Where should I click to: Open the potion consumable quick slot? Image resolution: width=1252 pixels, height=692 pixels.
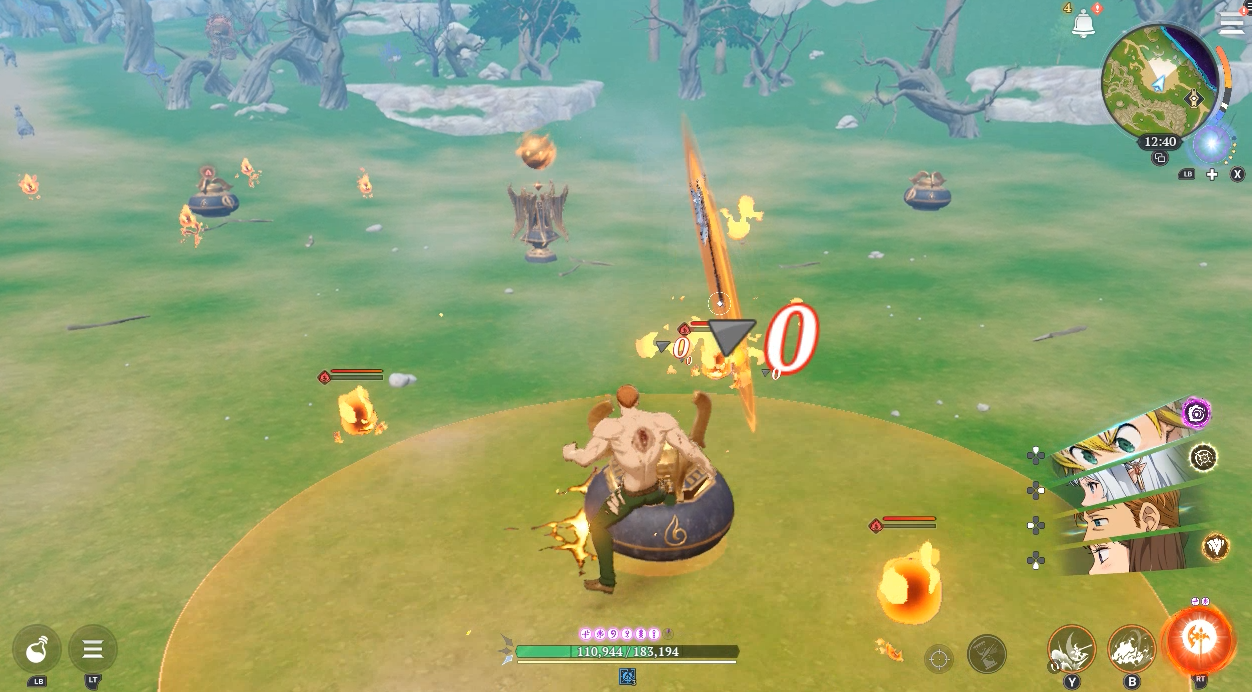pos(37,650)
